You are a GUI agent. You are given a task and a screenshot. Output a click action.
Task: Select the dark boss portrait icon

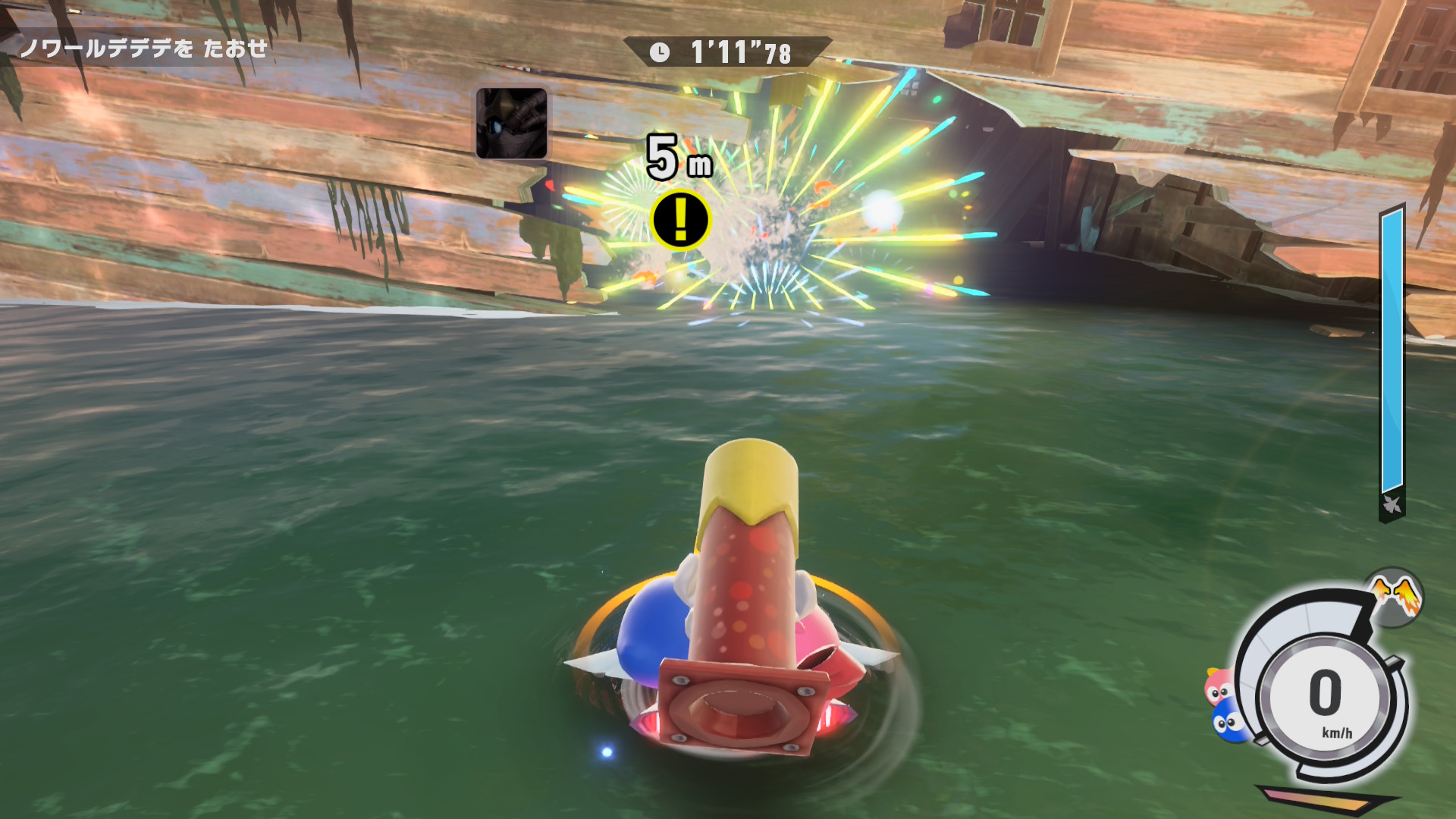512,124
